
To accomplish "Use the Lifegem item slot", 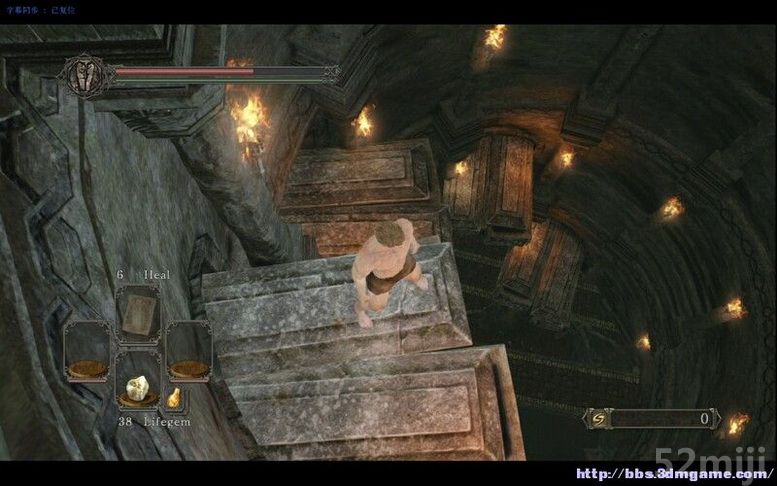I will click(137, 381).
